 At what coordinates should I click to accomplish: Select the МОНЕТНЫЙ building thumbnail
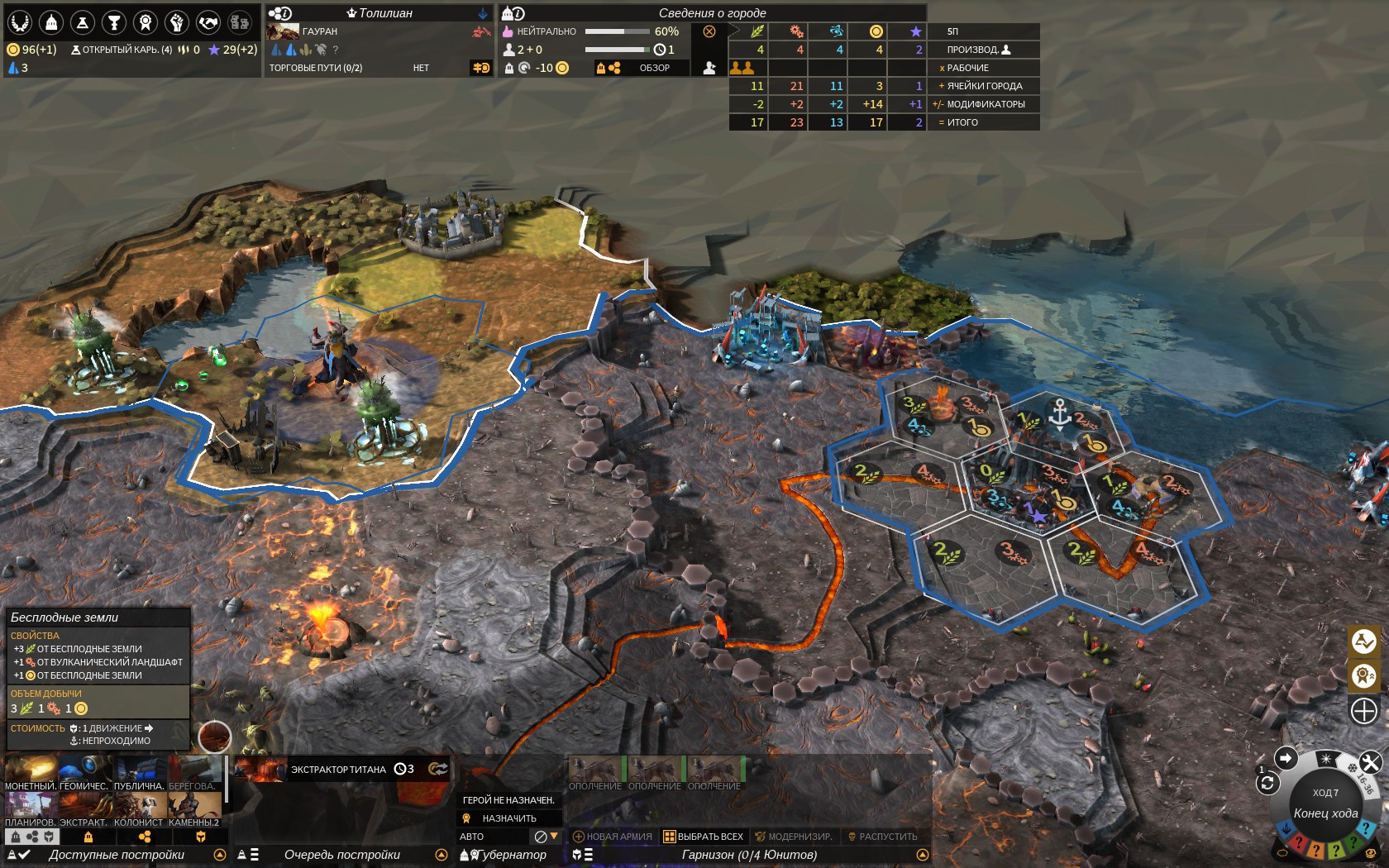point(31,769)
